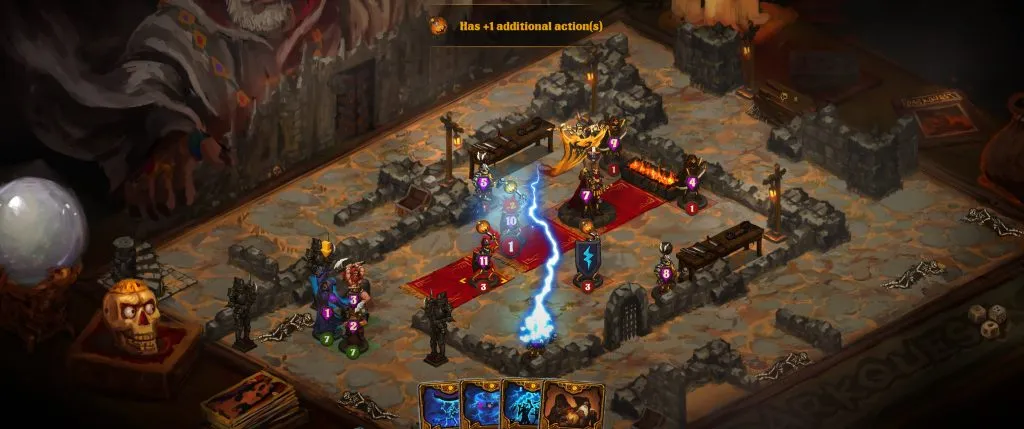Screen dimensions: 1024x429
Task: Choose the lightning card with purple orb
Action: [x=479, y=404]
